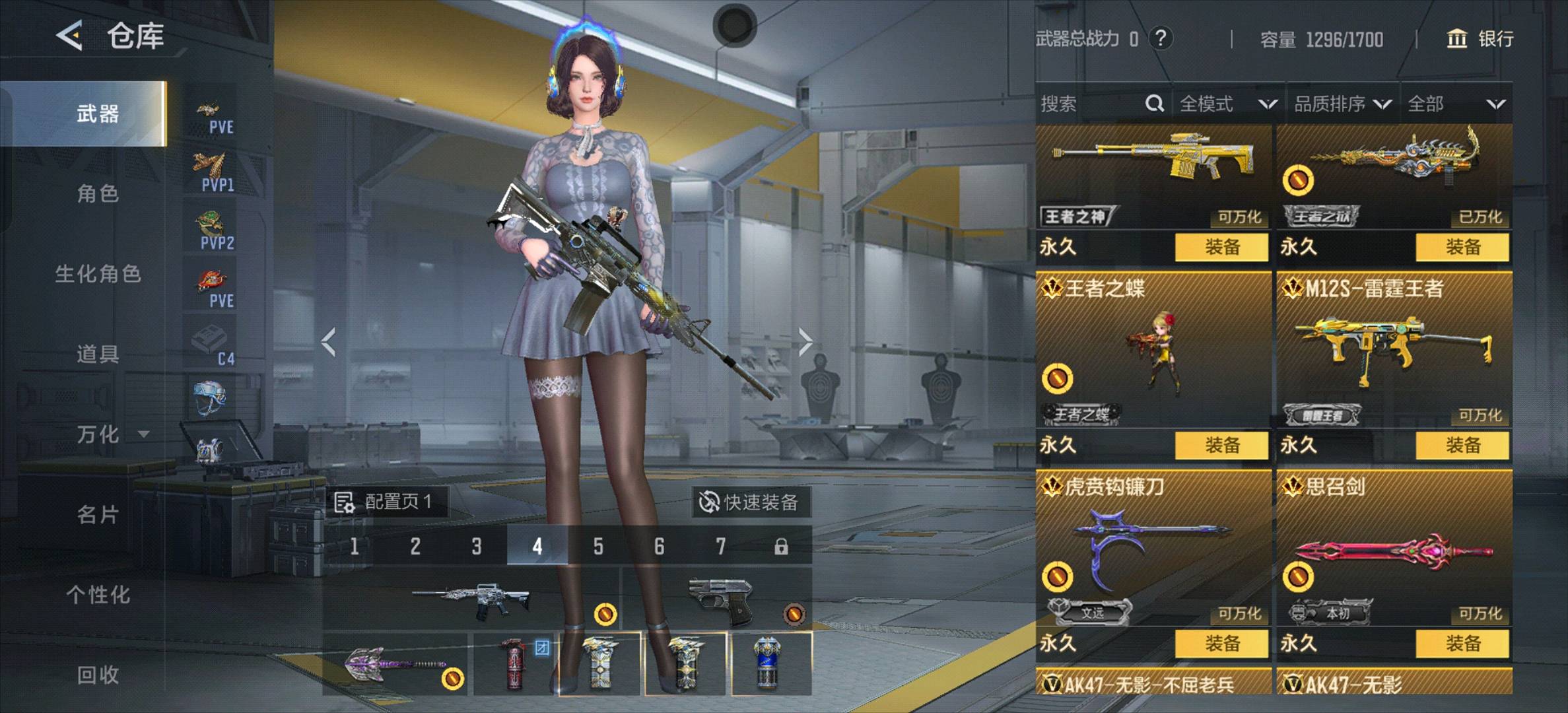
Task: Open the 全部 filter dropdown
Action: click(1456, 104)
